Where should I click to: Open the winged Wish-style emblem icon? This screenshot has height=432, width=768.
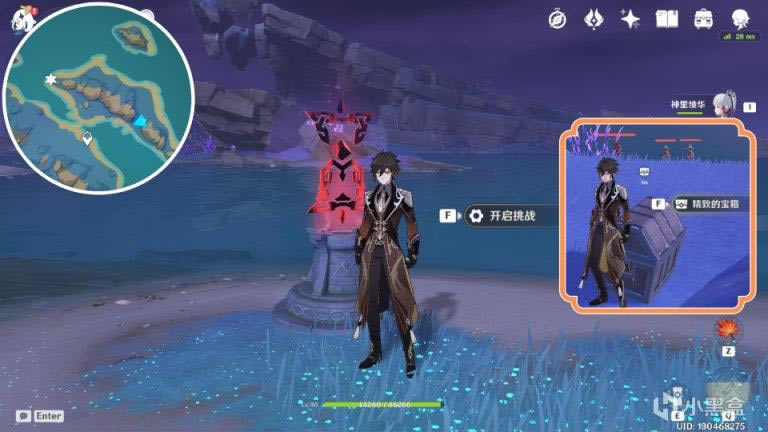click(594, 18)
